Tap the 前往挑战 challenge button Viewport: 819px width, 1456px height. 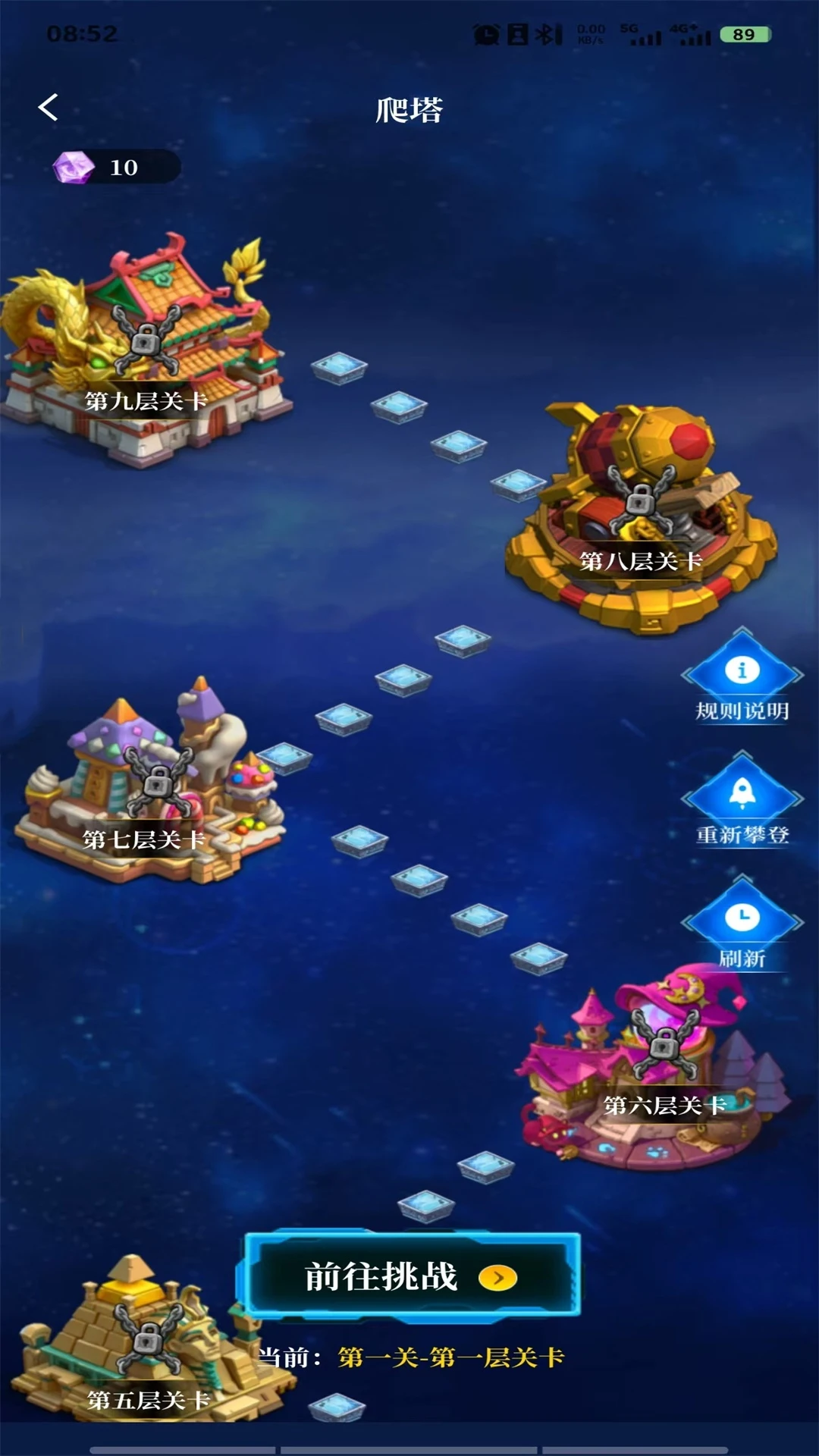410,1277
